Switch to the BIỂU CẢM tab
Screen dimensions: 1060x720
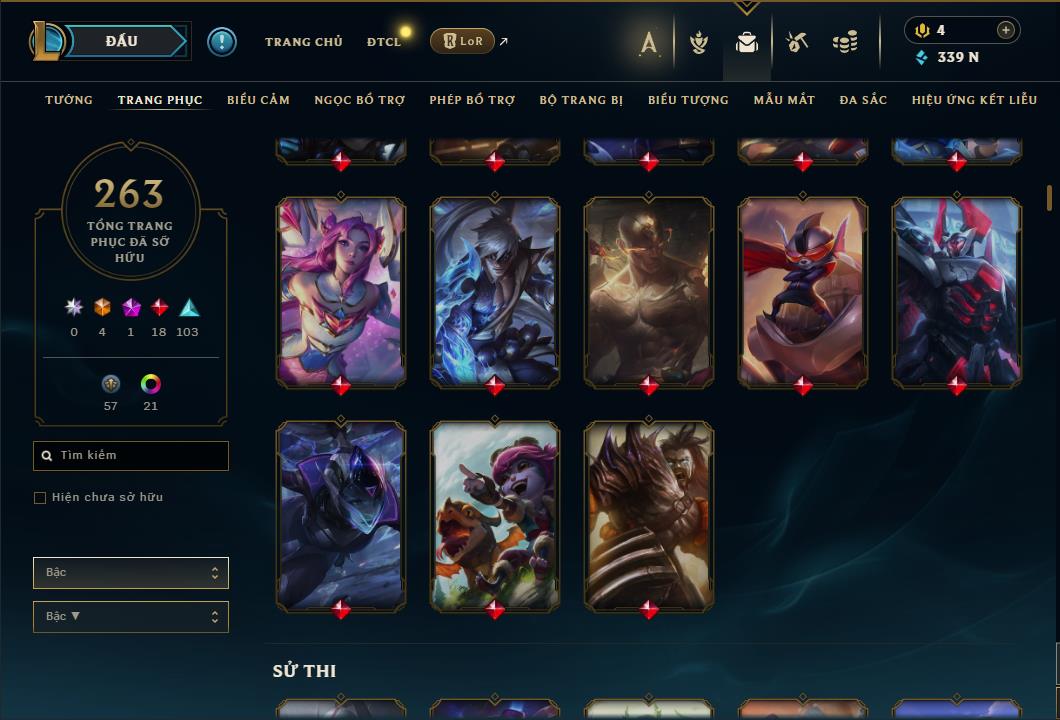click(x=258, y=100)
